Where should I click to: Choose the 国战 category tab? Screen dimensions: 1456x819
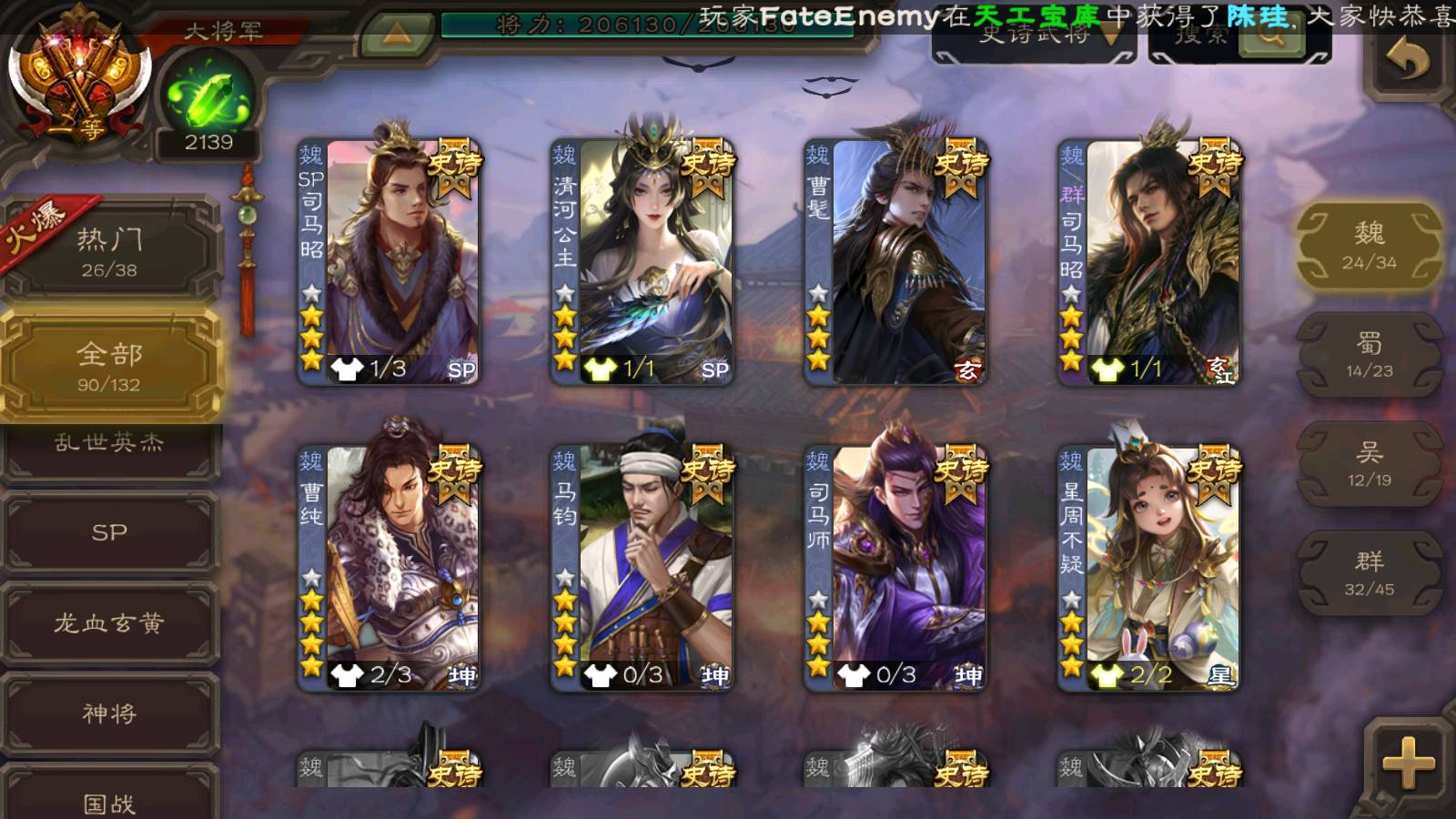109,799
